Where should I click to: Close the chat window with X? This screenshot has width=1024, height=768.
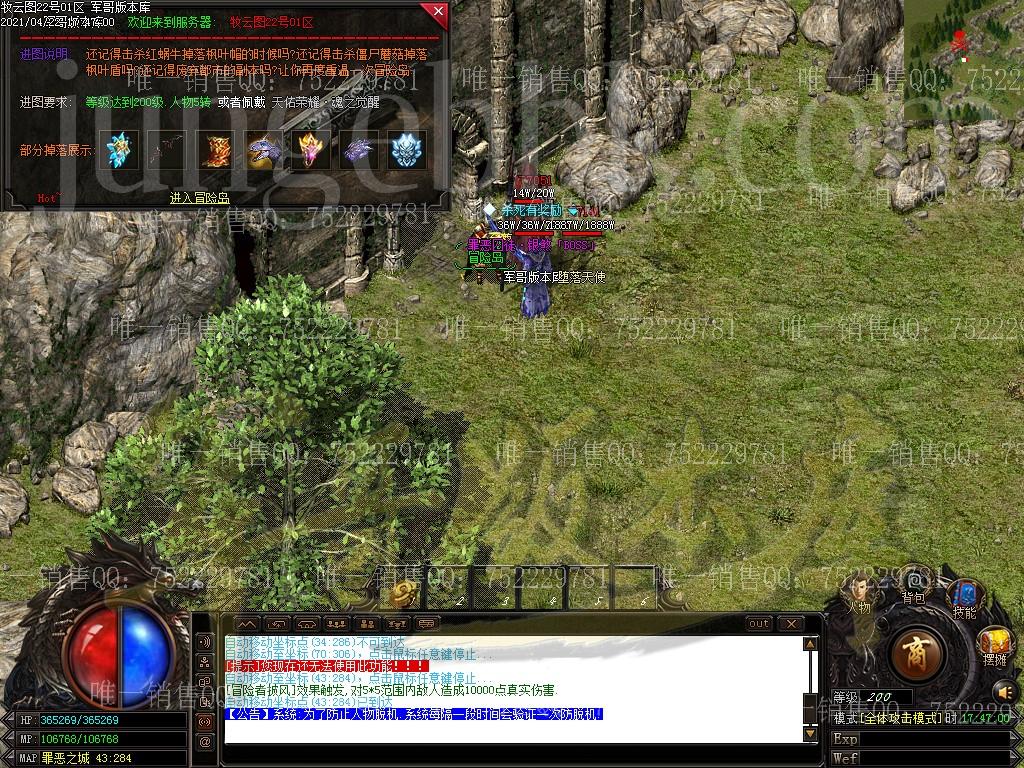(x=791, y=624)
